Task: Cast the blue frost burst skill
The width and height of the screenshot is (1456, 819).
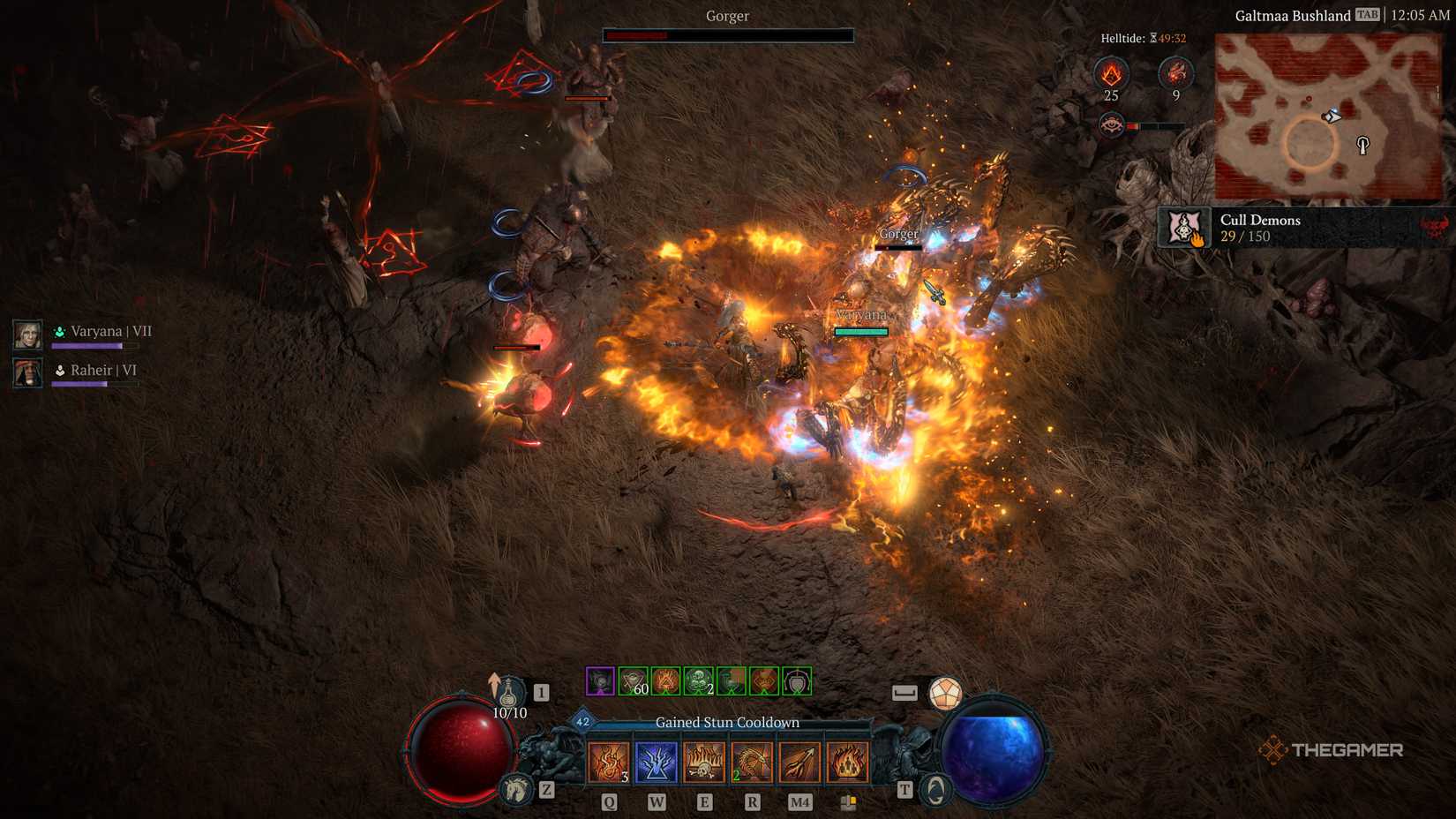Action: click(x=657, y=762)
